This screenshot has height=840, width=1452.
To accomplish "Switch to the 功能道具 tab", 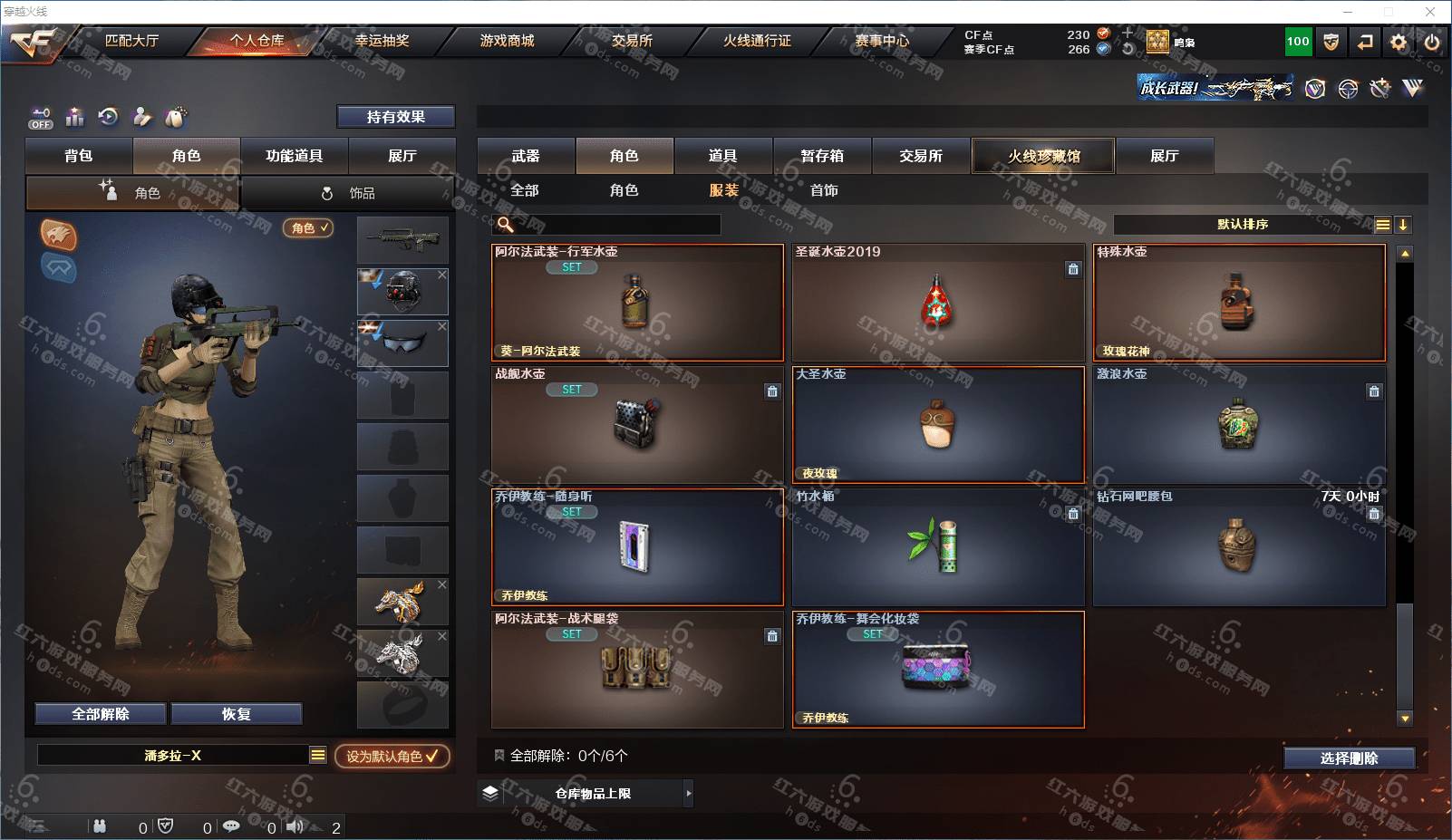I will pyautogui.click(x=294, y=156).
